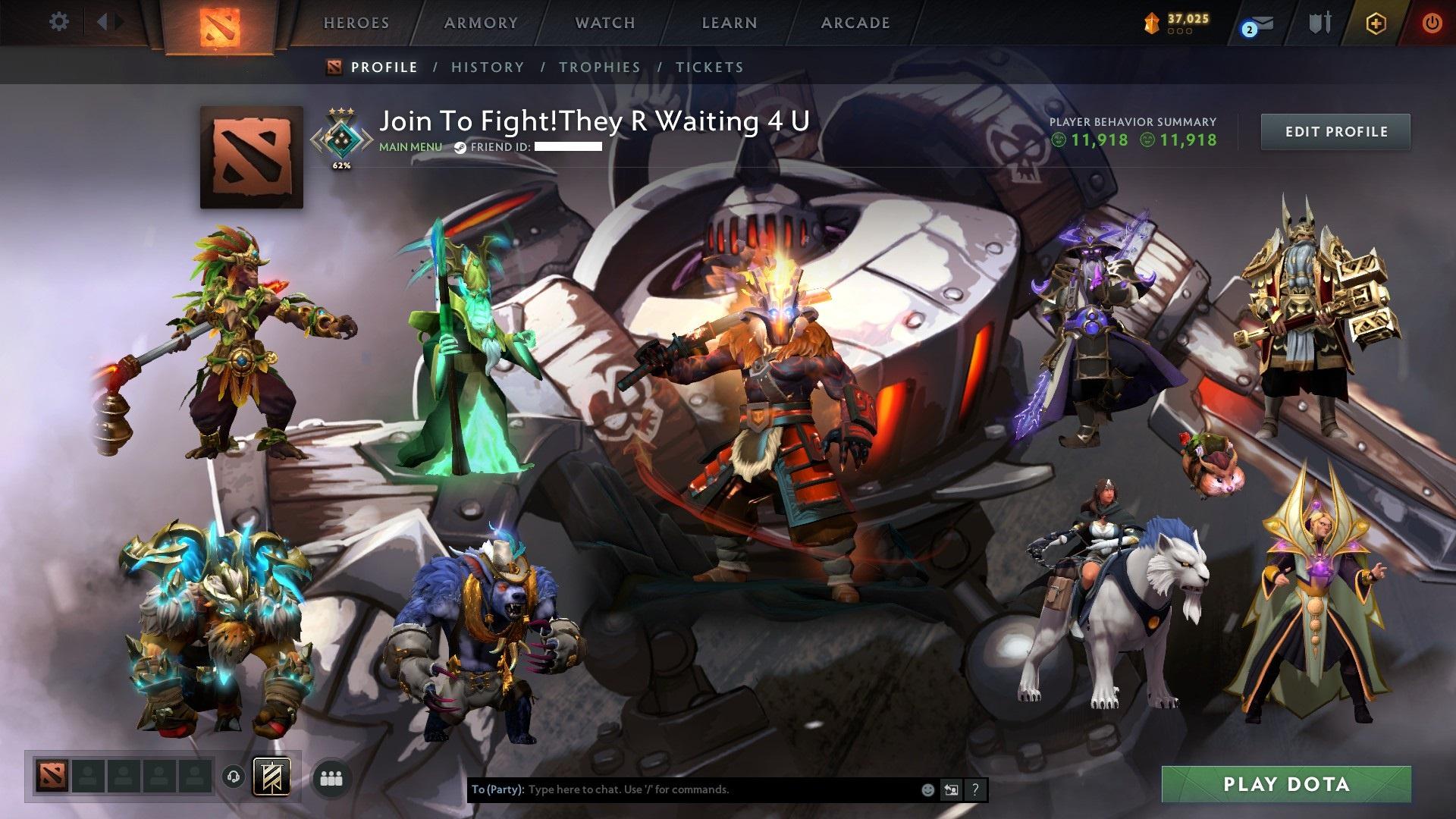
Task: Start matchmaking with Play Dota
Action: coord(1286,784)
